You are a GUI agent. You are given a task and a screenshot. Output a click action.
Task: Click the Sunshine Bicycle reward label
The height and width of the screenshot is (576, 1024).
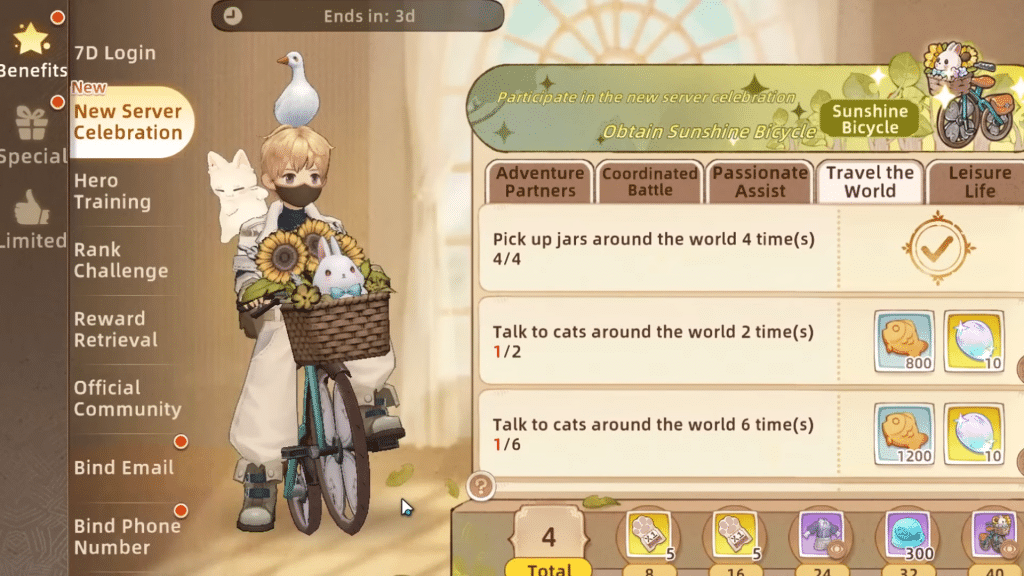(x=869, y=119)
